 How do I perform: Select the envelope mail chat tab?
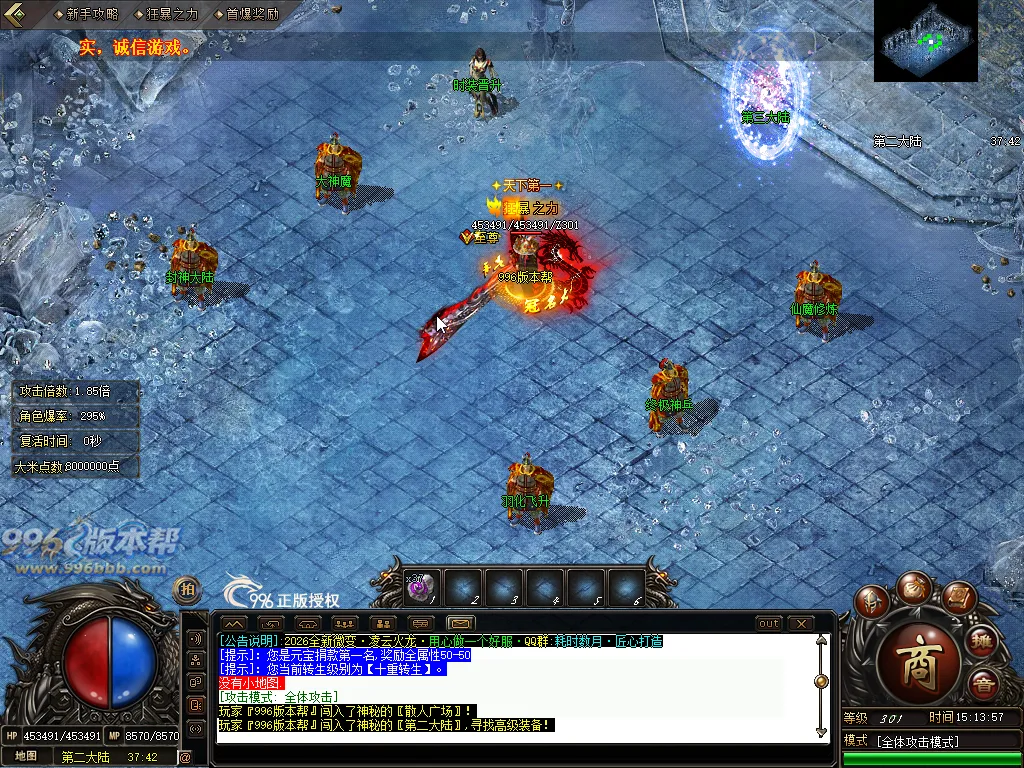coord(460,623)
